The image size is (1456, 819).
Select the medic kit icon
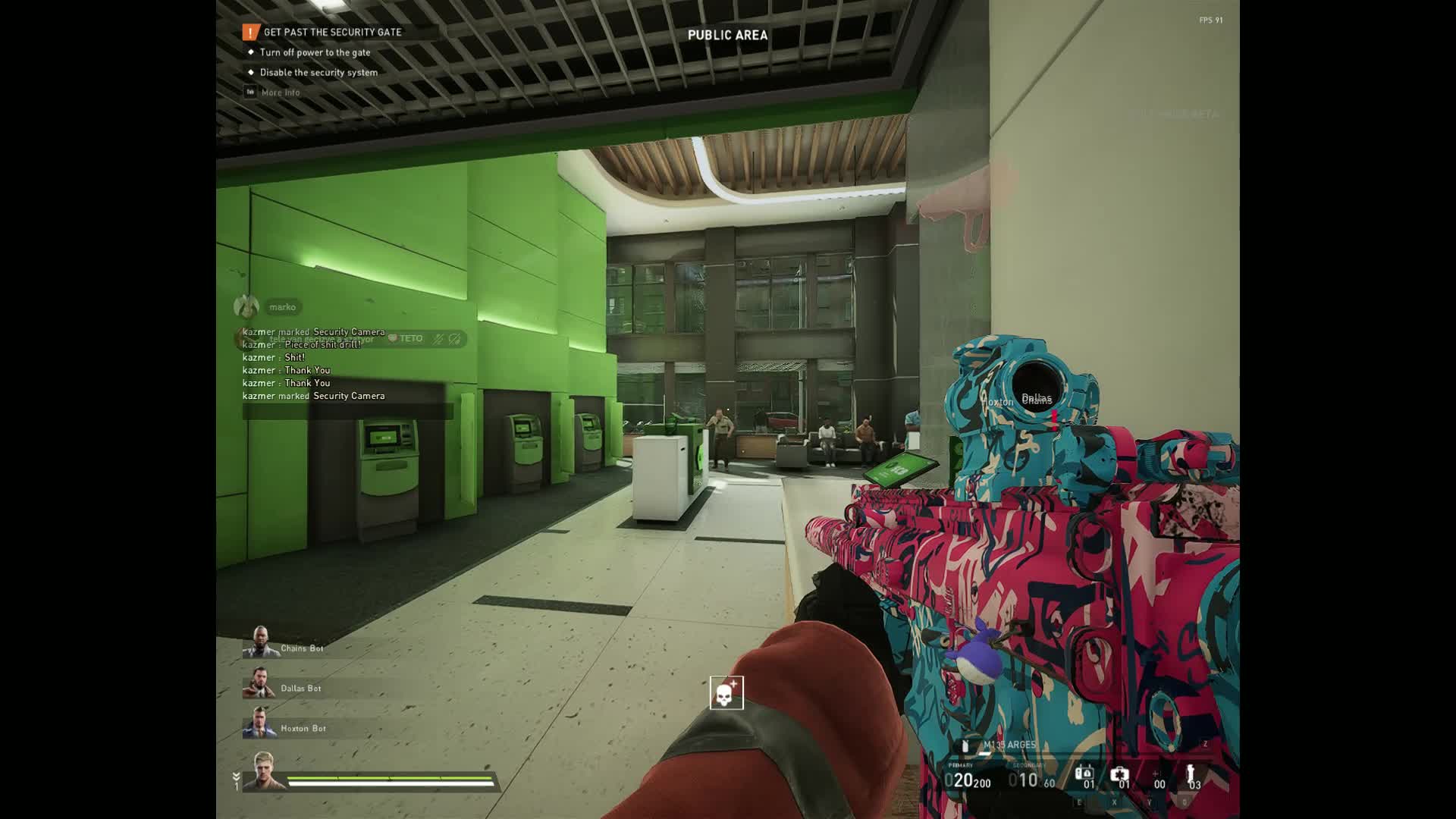[1119, 775]
